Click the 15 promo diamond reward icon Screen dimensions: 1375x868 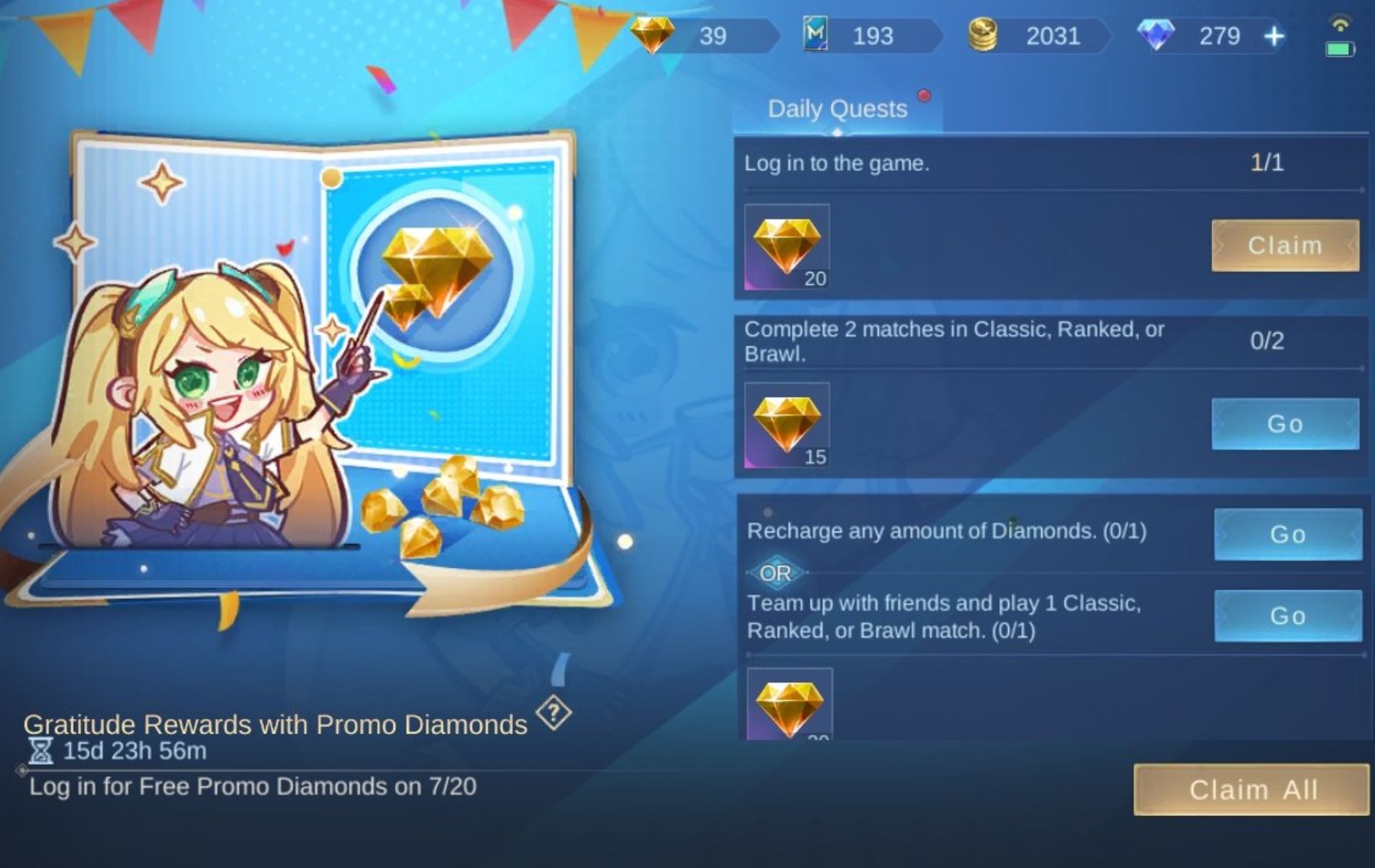pyautogui.click(x=785, y=423)
